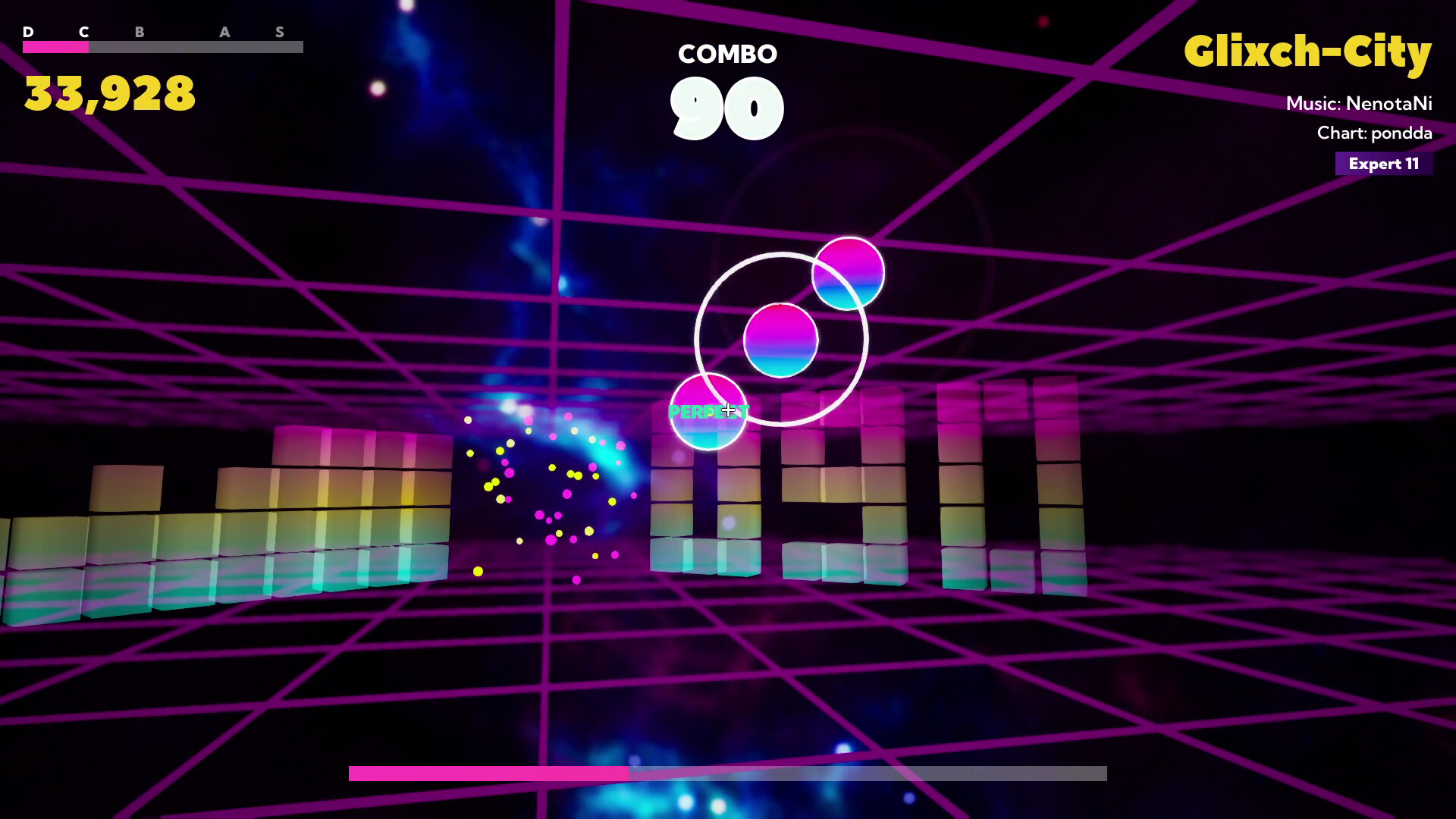Click the gray unfilled portion of the grade bar
Image resolution: width=1456 pixels, height=819 pixels.
(197, 47)
